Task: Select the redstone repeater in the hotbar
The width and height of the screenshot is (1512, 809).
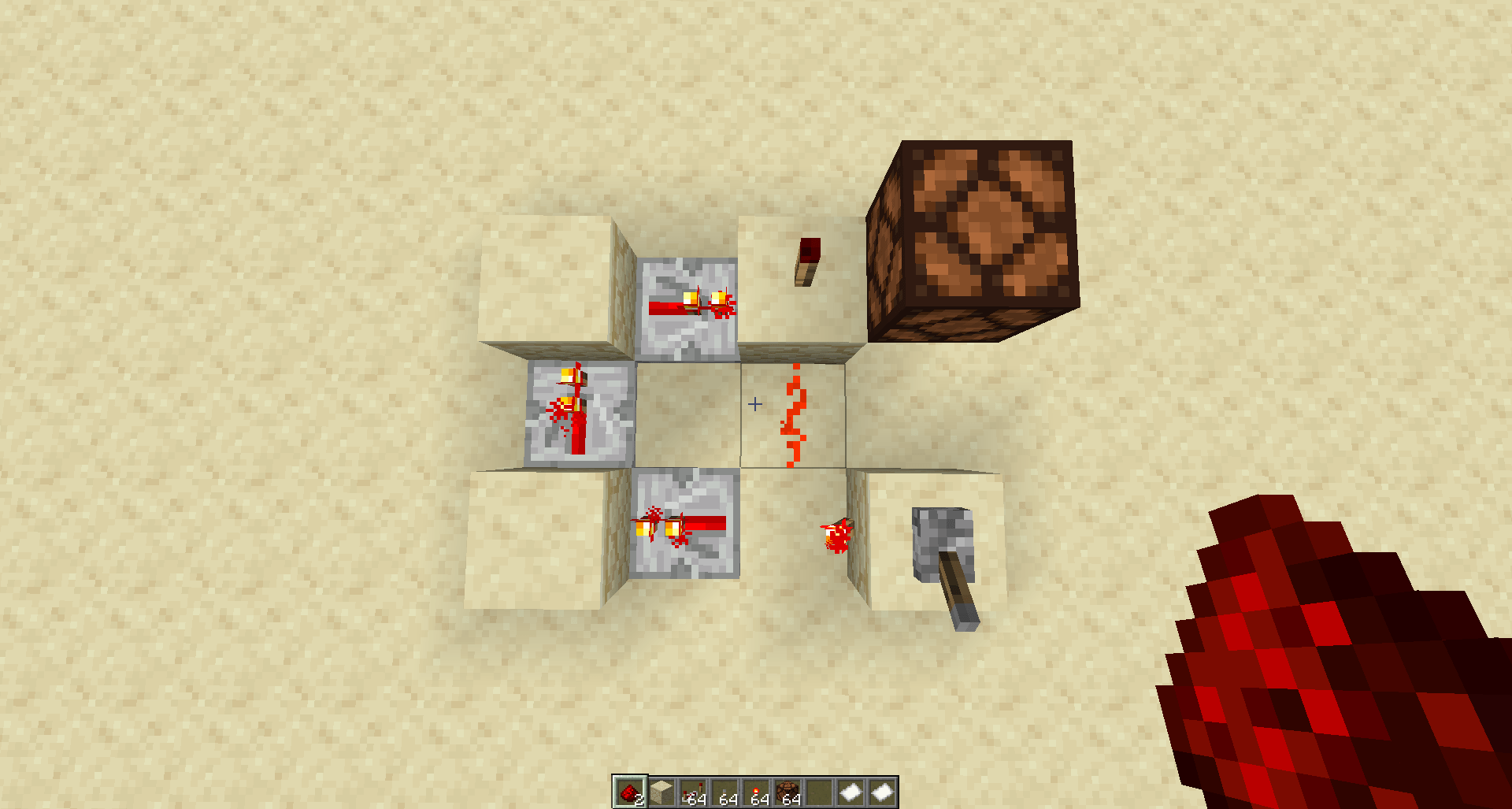Action: click(x=694, y=790)
